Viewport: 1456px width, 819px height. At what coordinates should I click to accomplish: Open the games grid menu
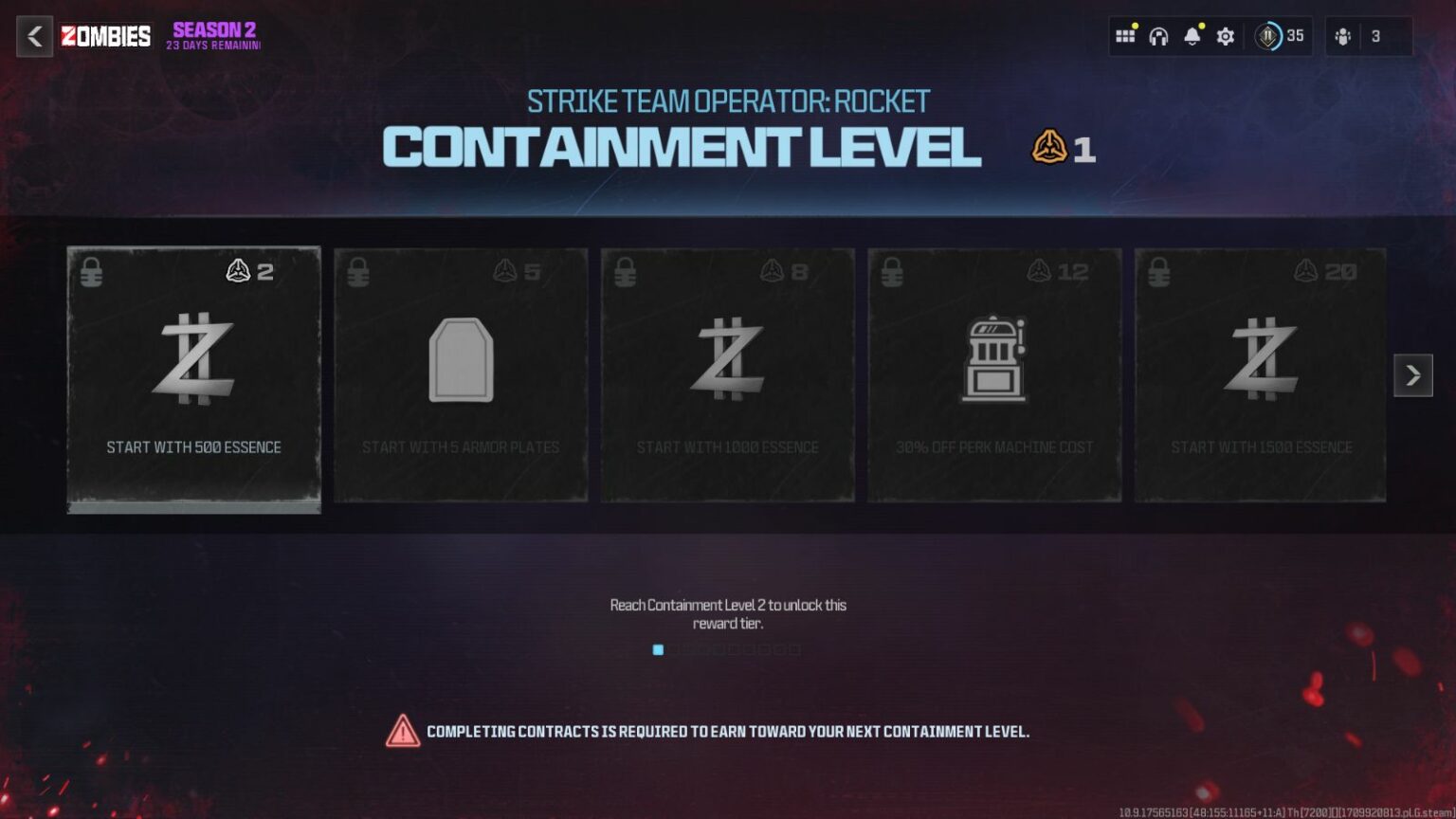[1126, 35]
